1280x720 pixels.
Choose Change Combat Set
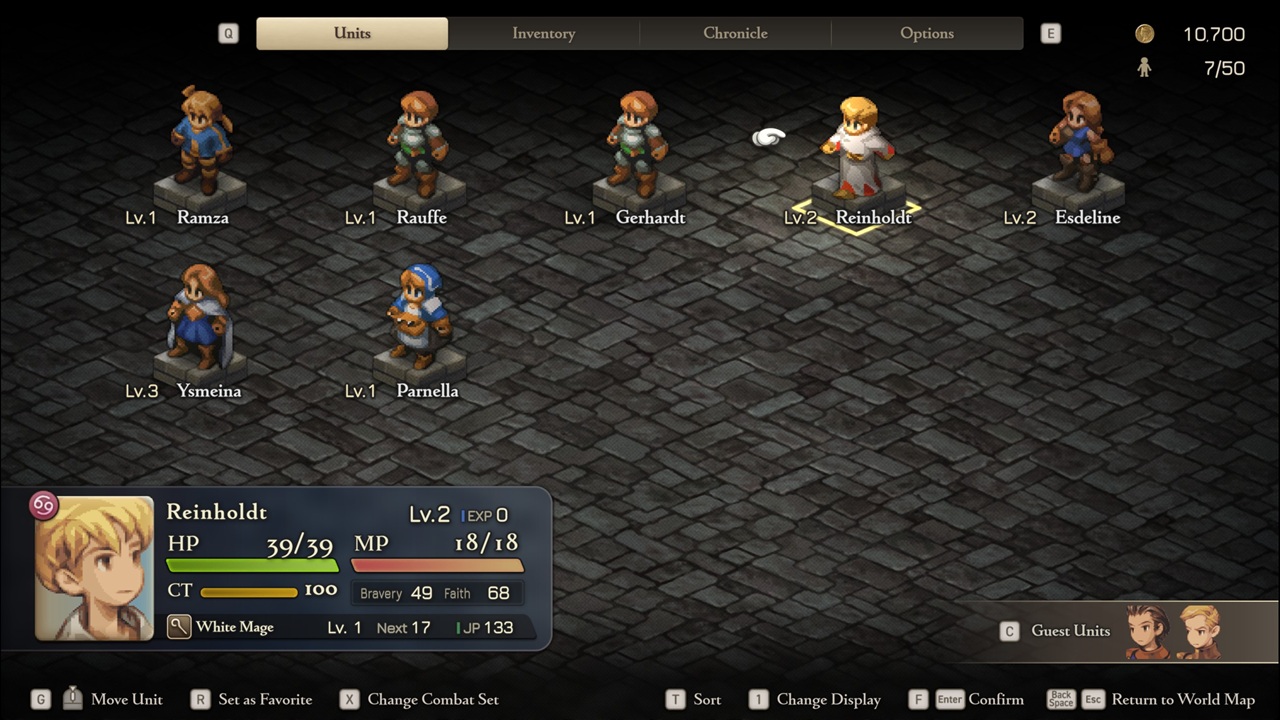(432, 699)
